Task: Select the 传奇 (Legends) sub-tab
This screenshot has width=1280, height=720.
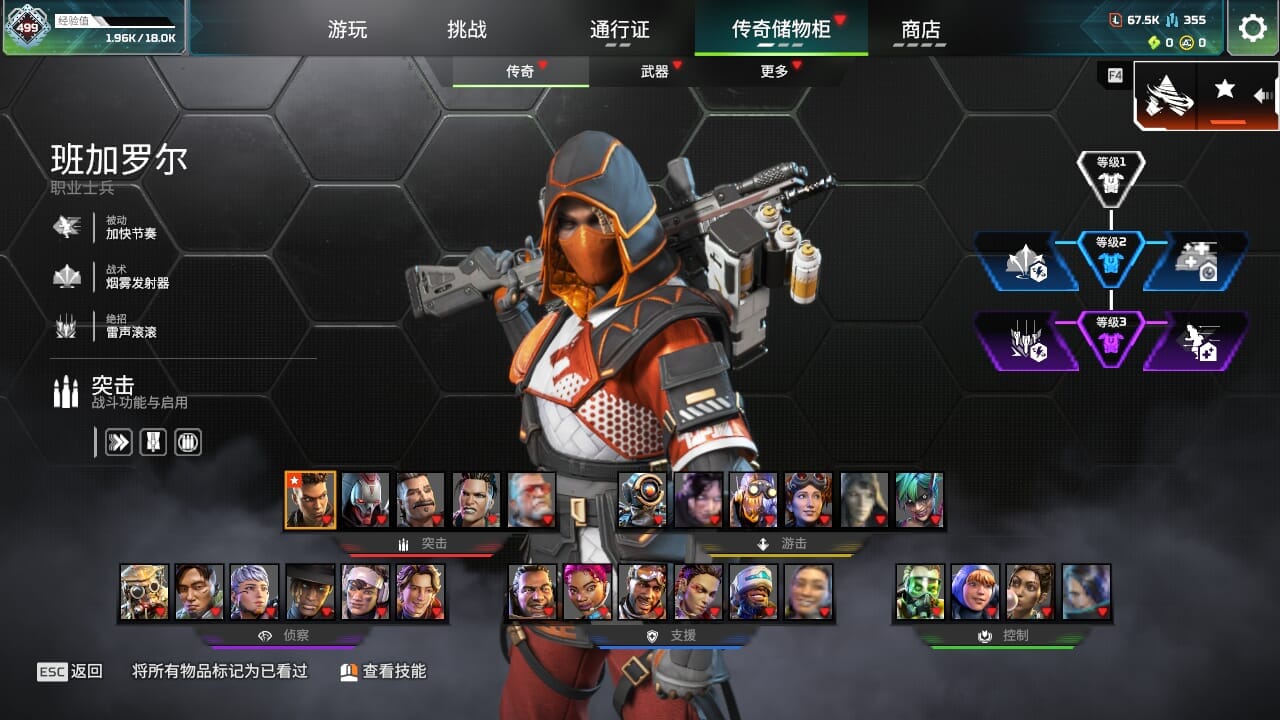Action: (x=520, y=71)
